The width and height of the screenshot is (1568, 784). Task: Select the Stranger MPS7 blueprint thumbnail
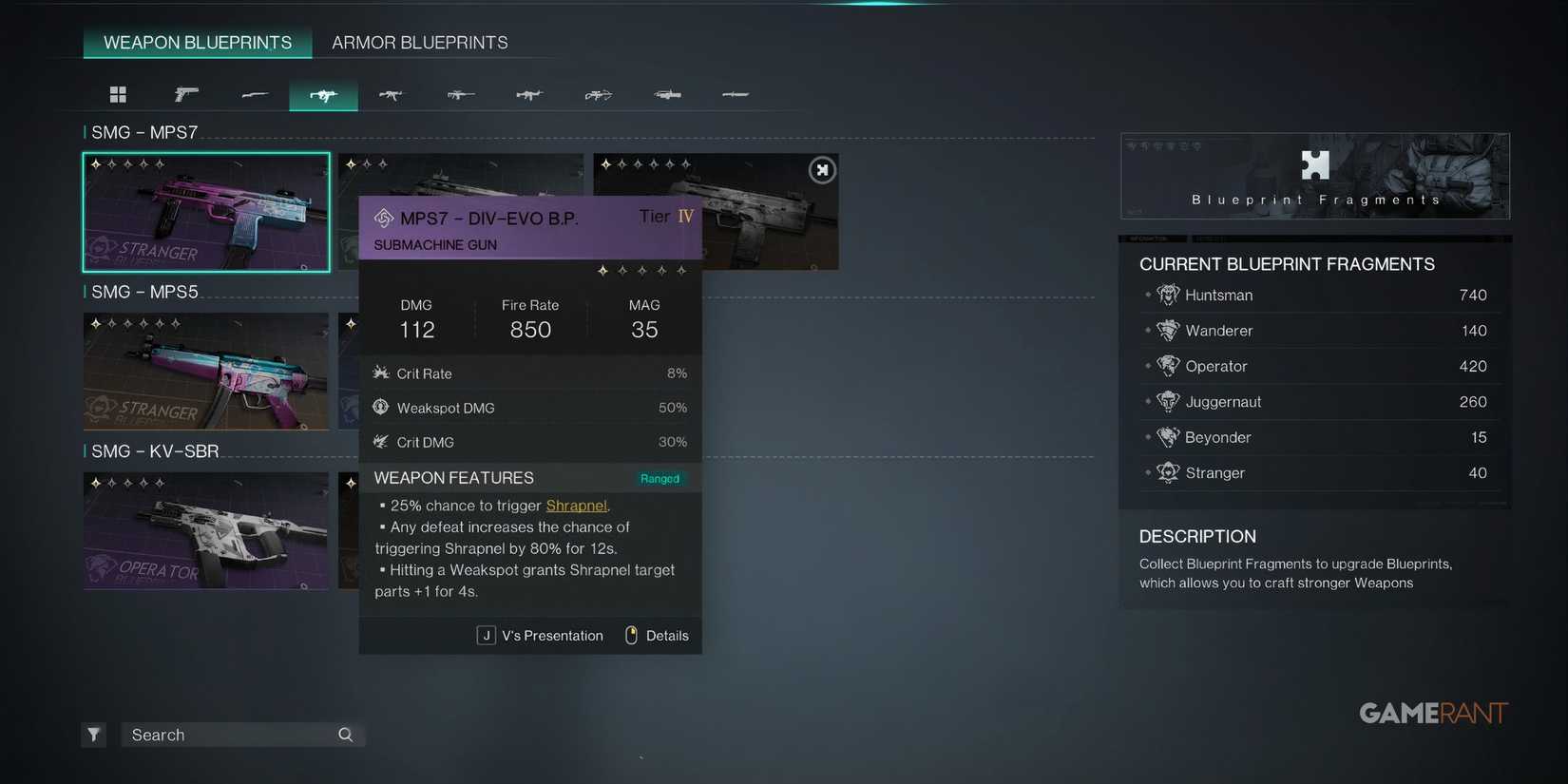pyautogui.click(x=206, y=211)
